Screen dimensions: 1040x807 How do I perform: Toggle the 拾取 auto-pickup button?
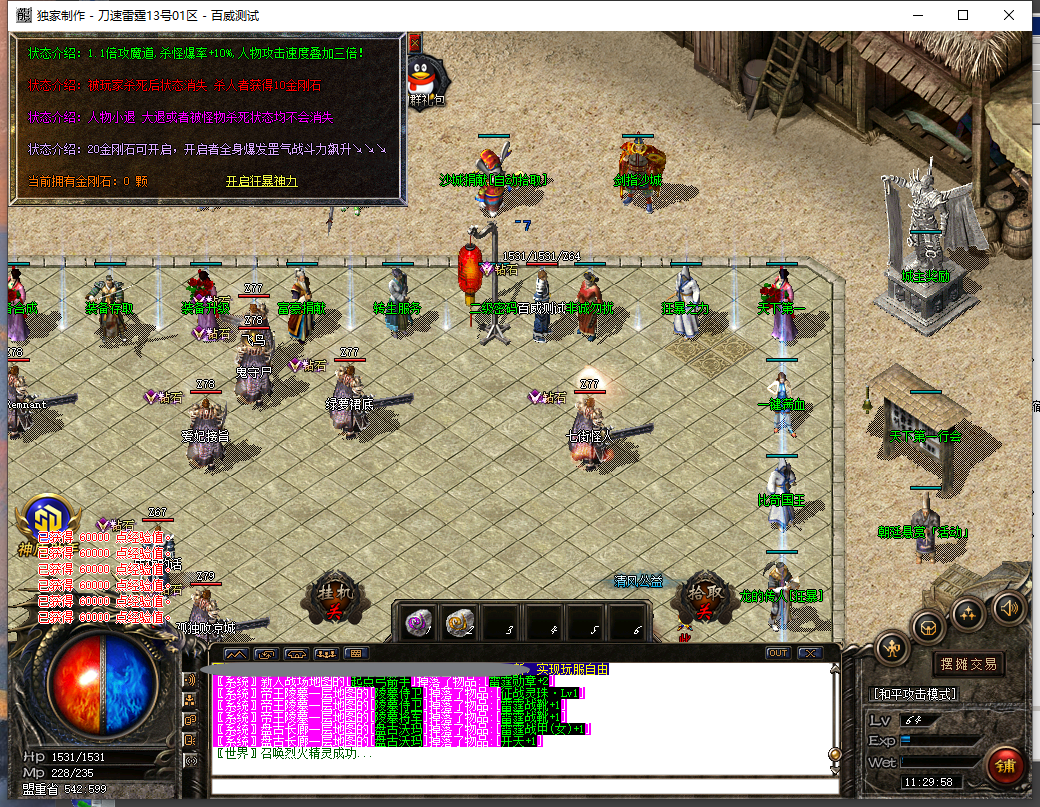pos(706,599)
